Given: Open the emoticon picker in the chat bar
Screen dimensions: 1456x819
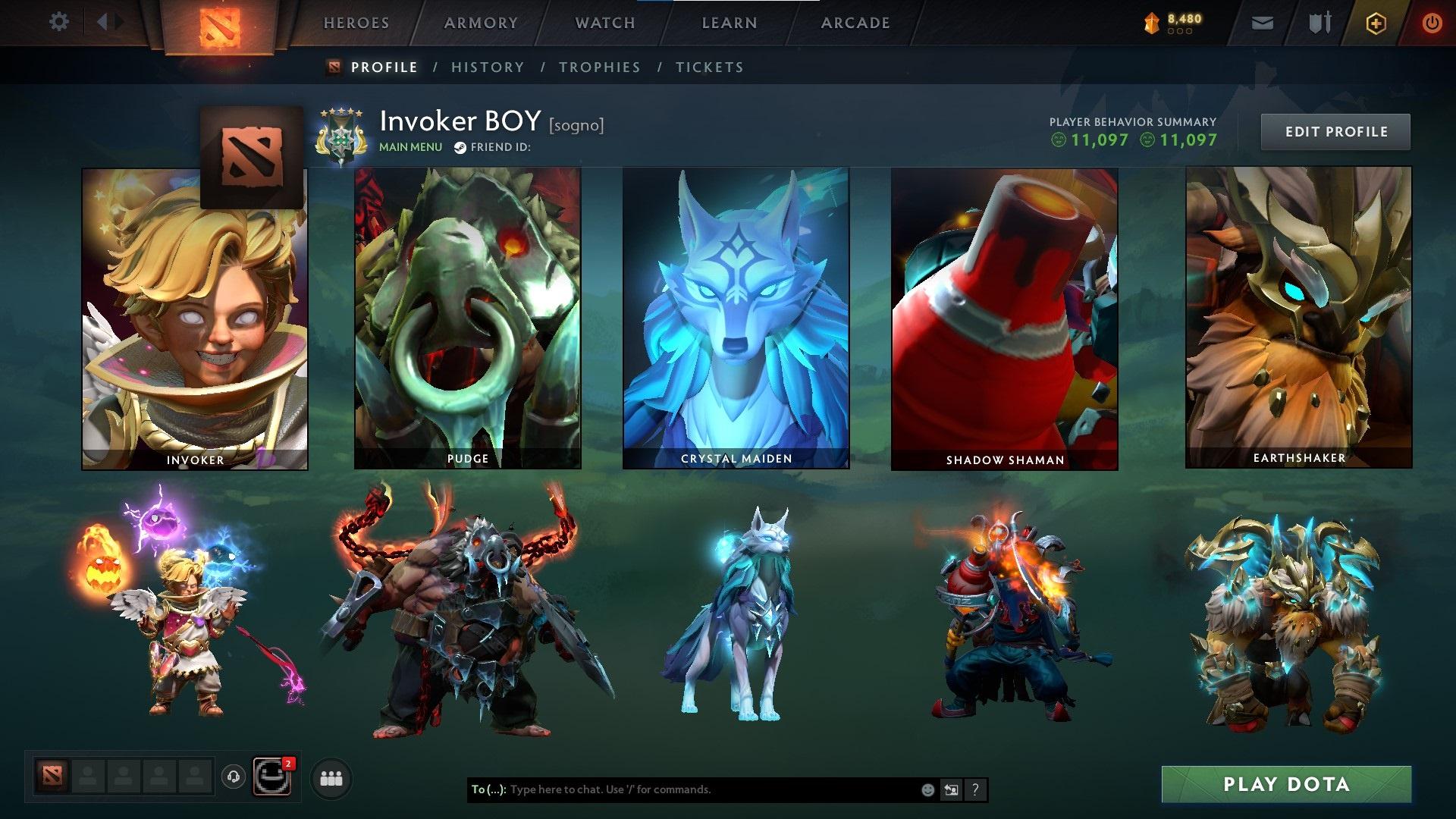Looking at the screenshot, I should tap(927, 789).
